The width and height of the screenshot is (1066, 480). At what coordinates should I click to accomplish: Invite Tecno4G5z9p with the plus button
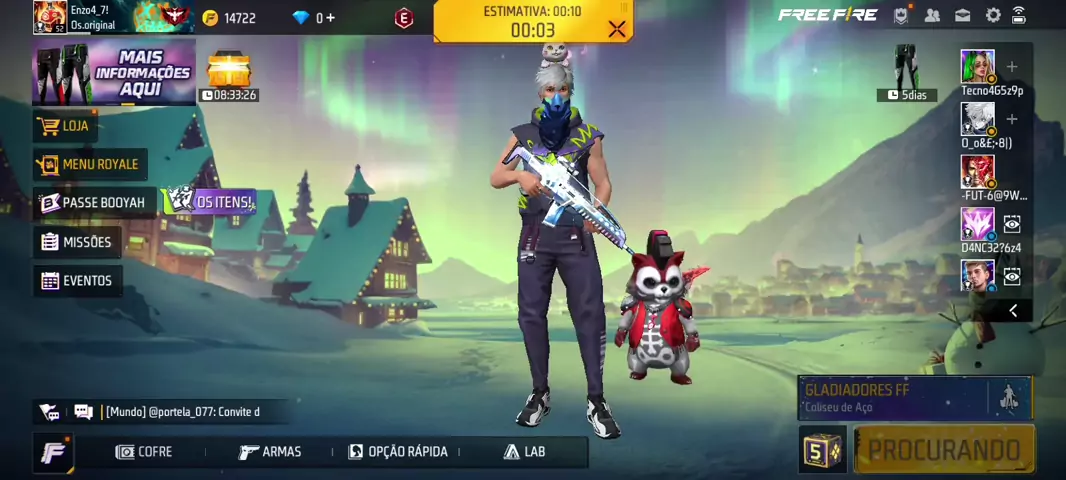(x=1012, y=67)
